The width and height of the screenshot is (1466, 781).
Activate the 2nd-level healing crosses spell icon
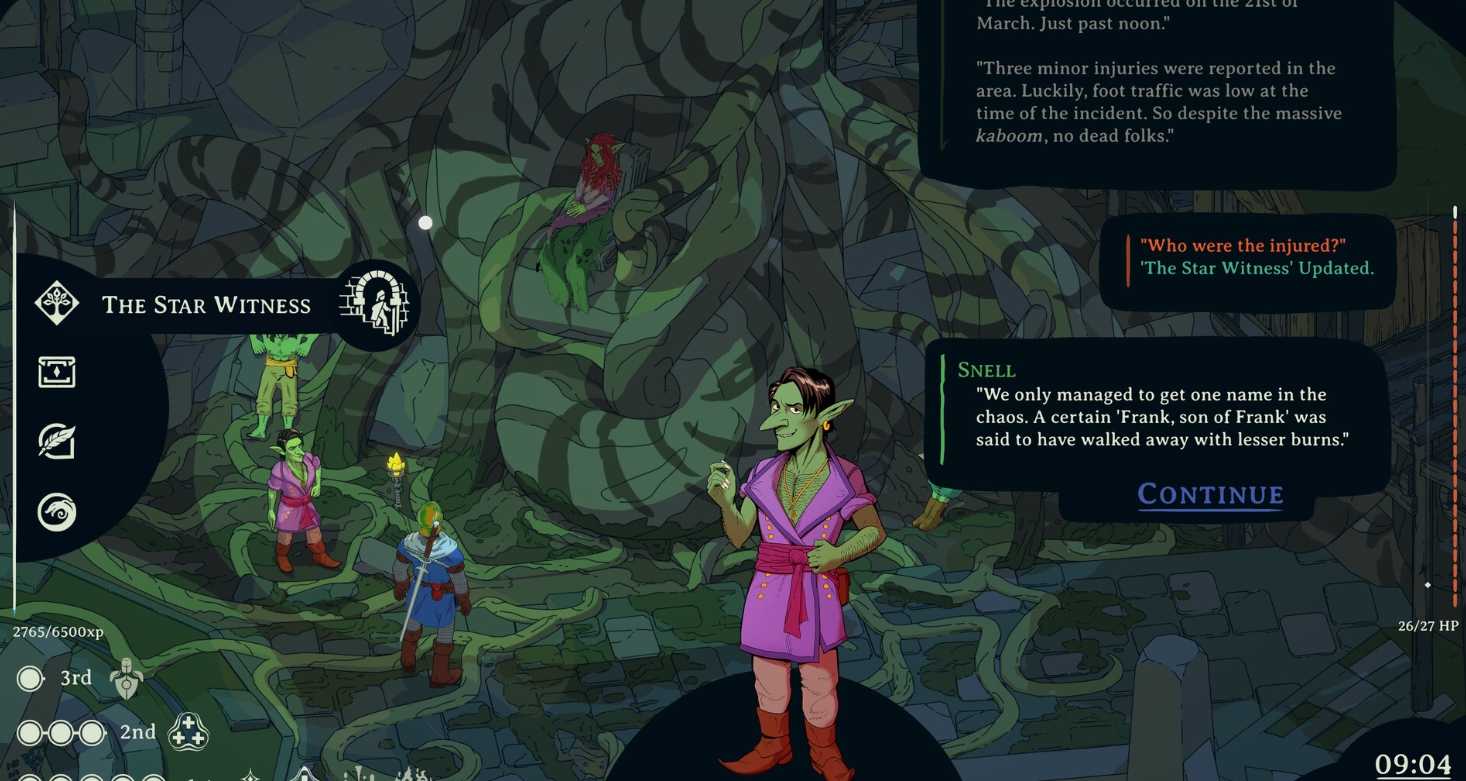coord(188,733)
